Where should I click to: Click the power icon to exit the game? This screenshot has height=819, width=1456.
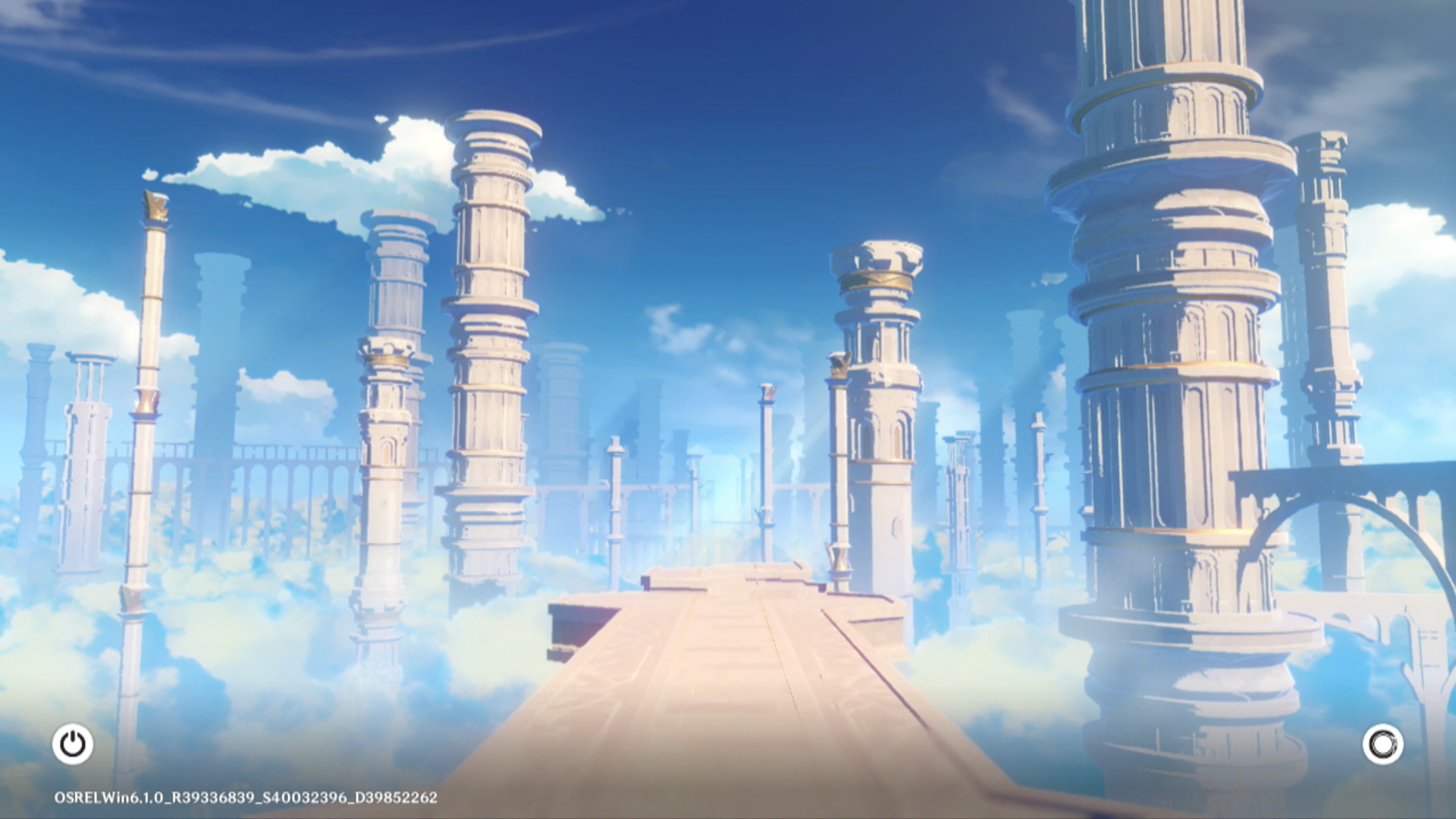pyautogui.click(x=73, y=744)
